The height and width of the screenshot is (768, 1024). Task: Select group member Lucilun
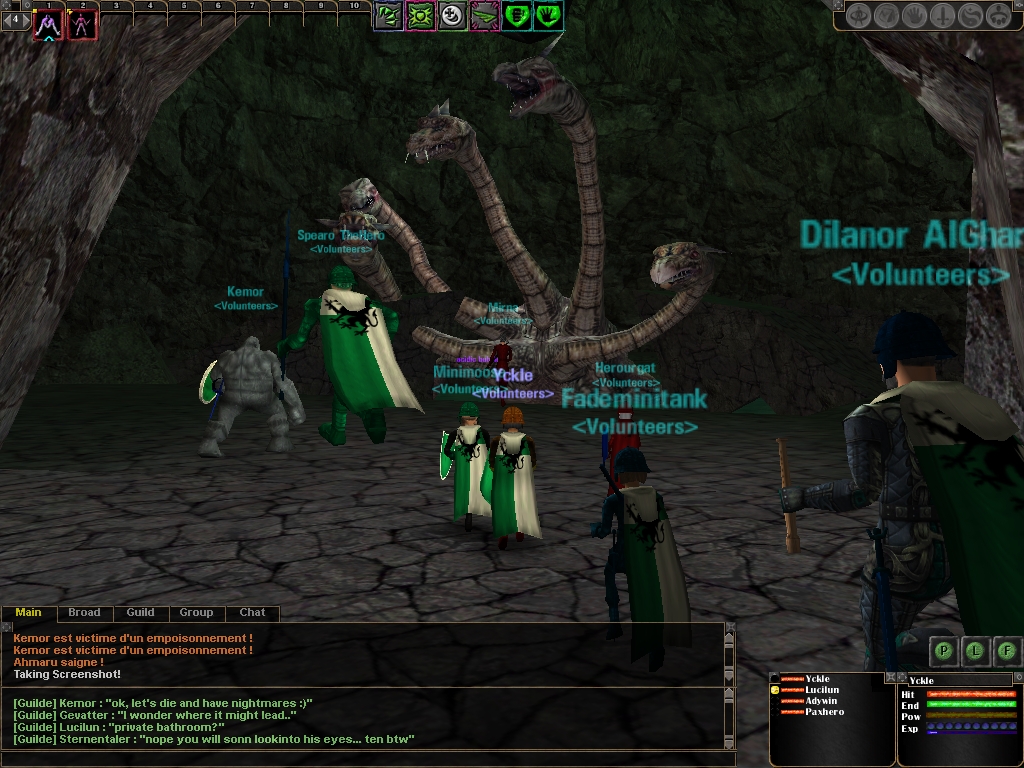click(x=822, y=690)
